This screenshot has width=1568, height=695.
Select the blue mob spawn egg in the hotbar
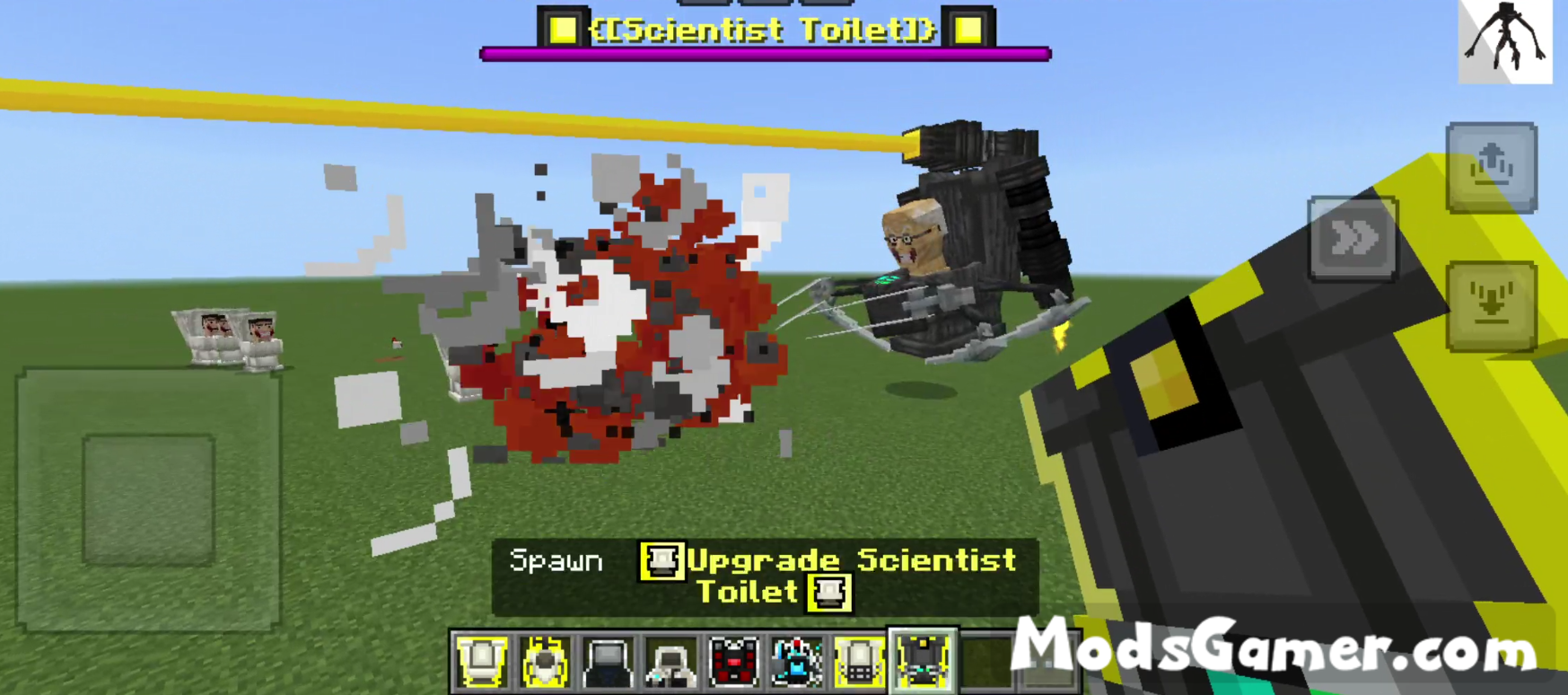coord(795,662)
